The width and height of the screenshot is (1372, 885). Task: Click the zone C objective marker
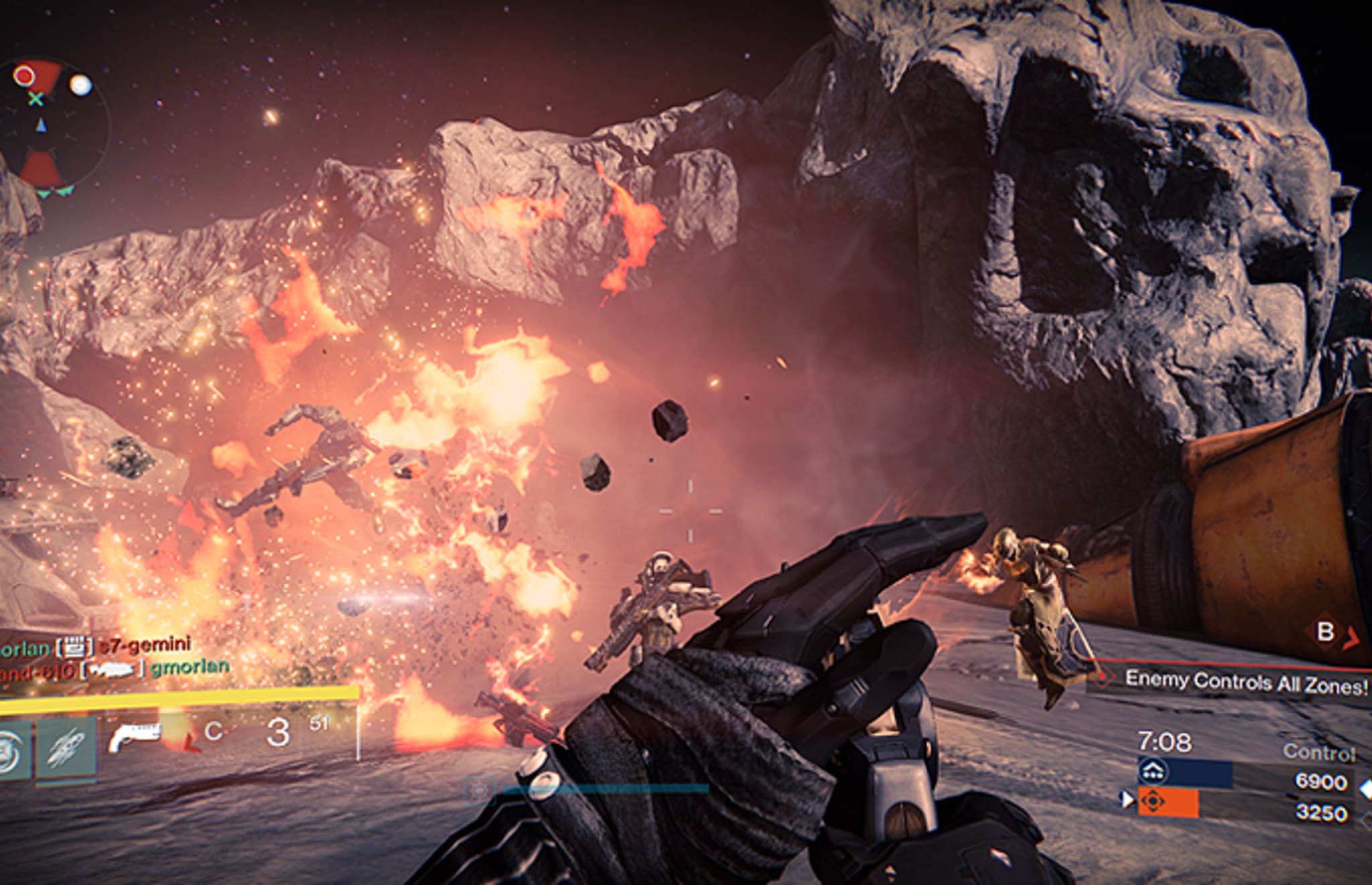213,731
